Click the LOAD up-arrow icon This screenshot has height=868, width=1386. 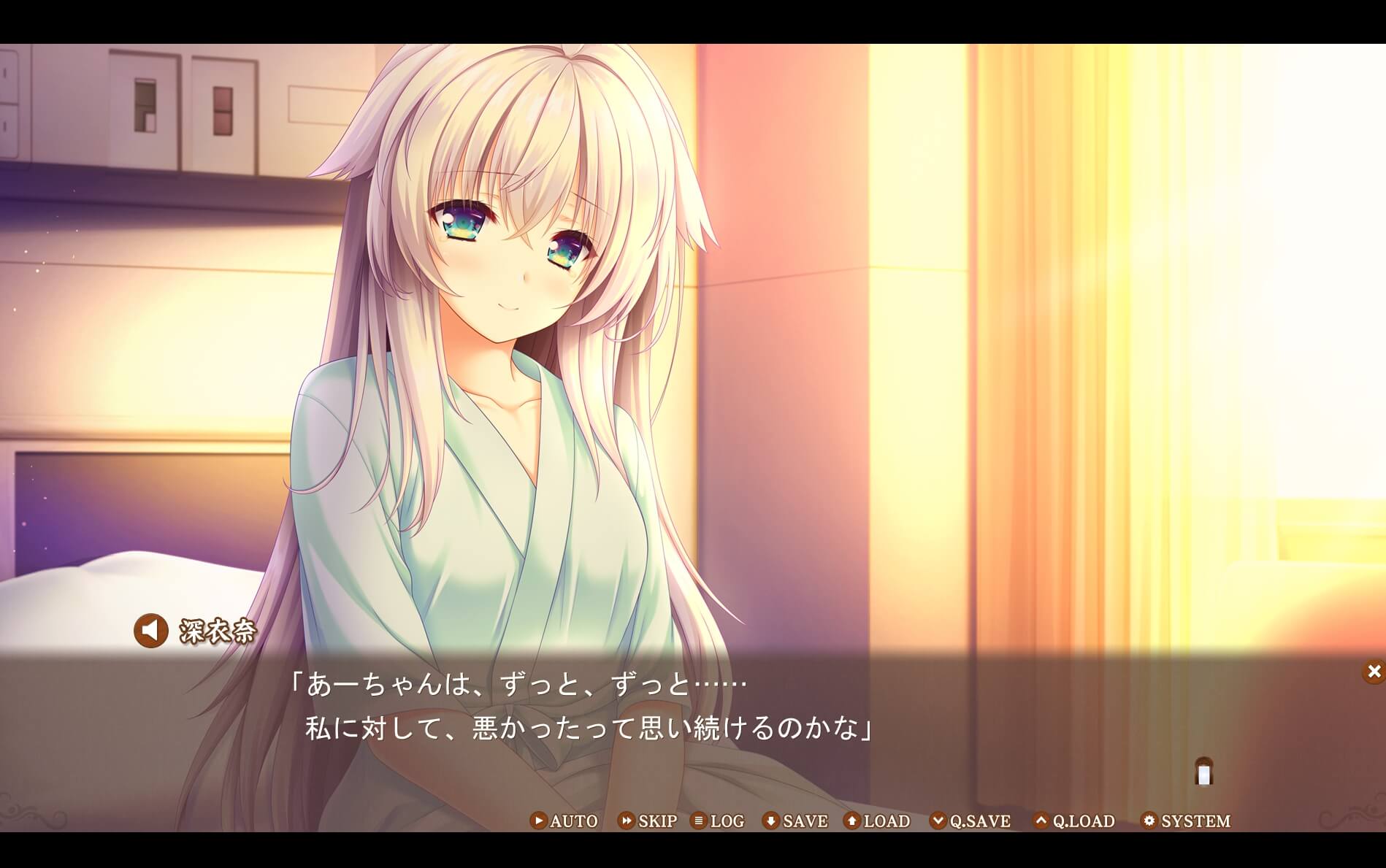(x=851, y=821)
